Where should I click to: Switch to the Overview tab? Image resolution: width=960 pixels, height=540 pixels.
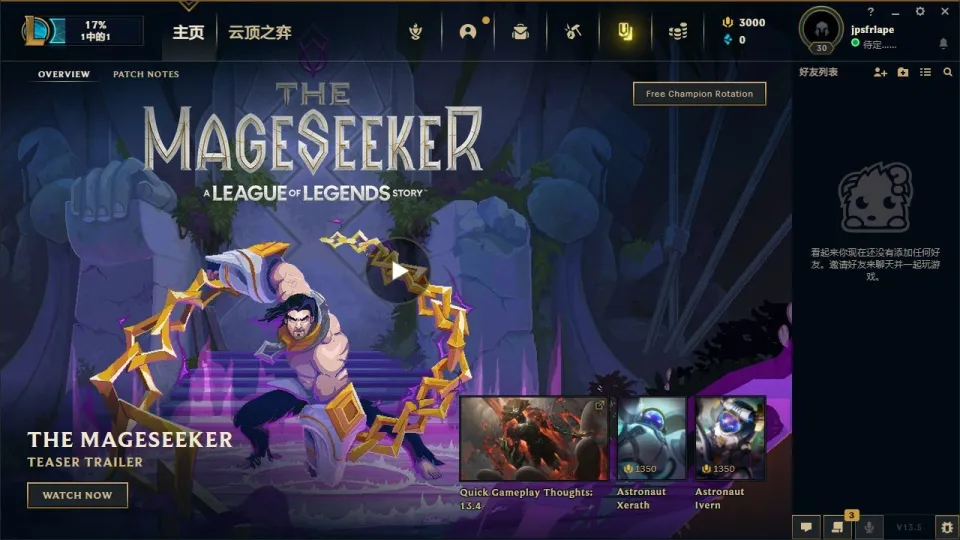coord(64,75)
